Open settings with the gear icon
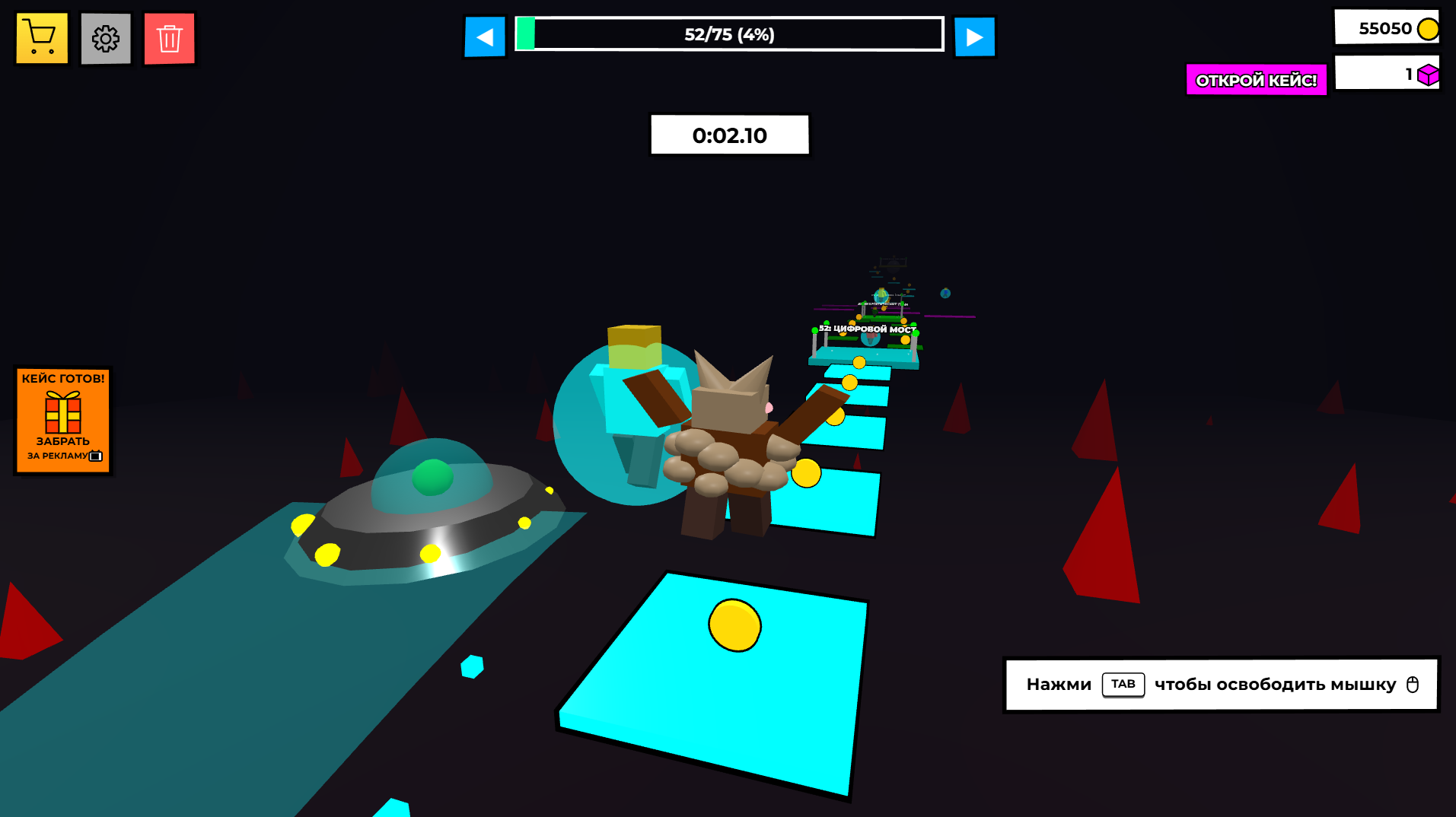The width and height of the screenshot is (1456, 817). [105, 37]
